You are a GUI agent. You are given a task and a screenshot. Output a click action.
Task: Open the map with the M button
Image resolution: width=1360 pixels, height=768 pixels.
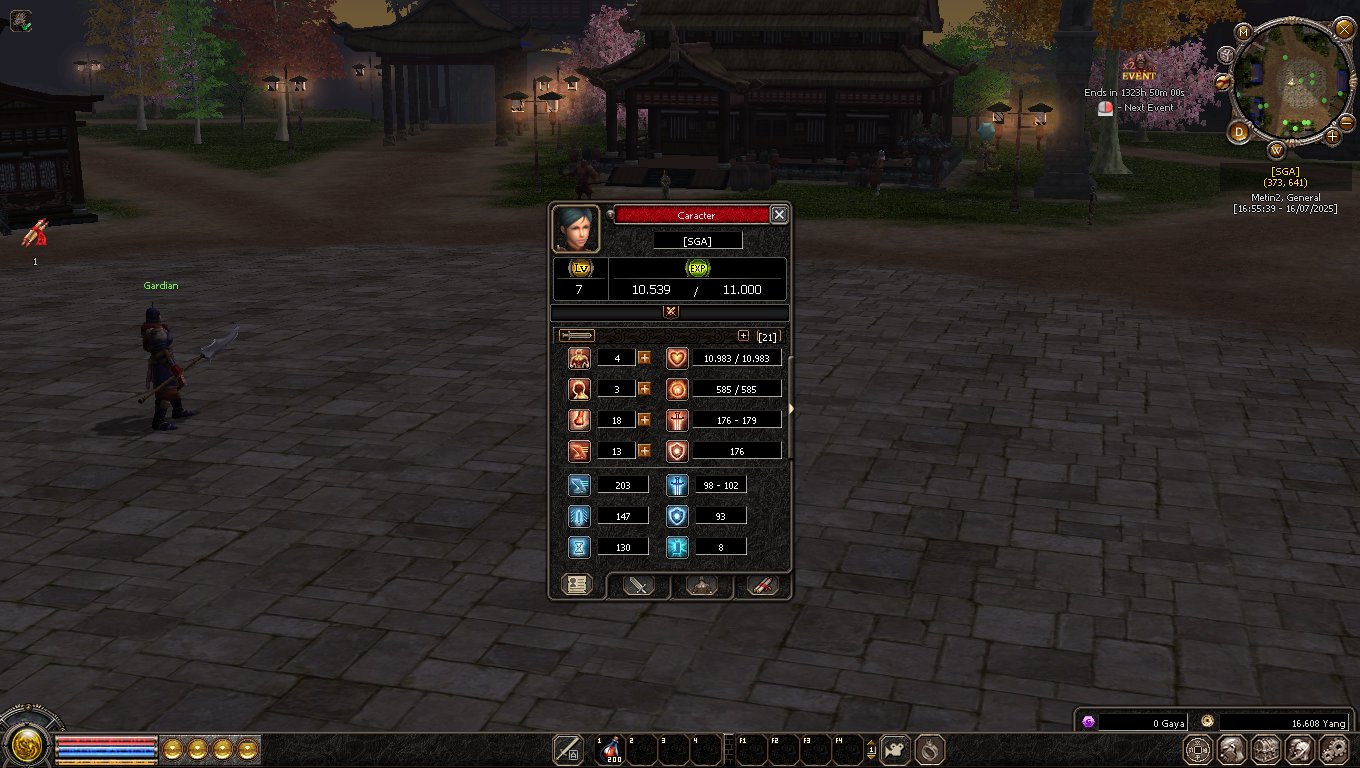pos(1244,32)
